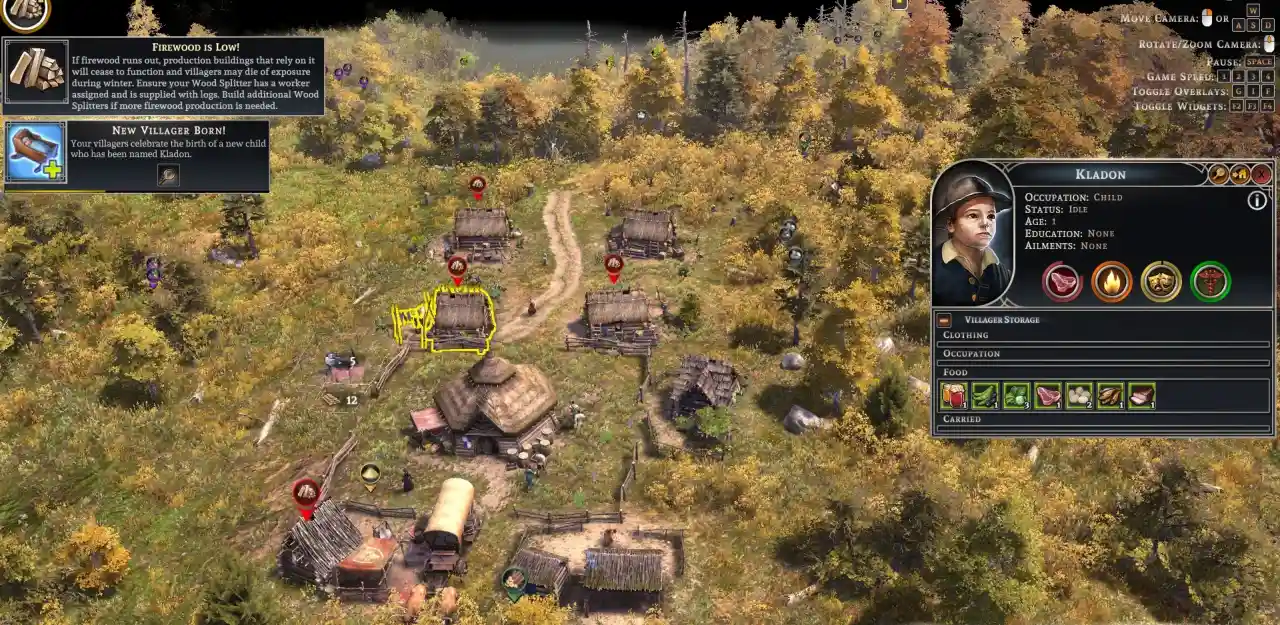Select the nuts food slot

click(x=1110, y=396)
